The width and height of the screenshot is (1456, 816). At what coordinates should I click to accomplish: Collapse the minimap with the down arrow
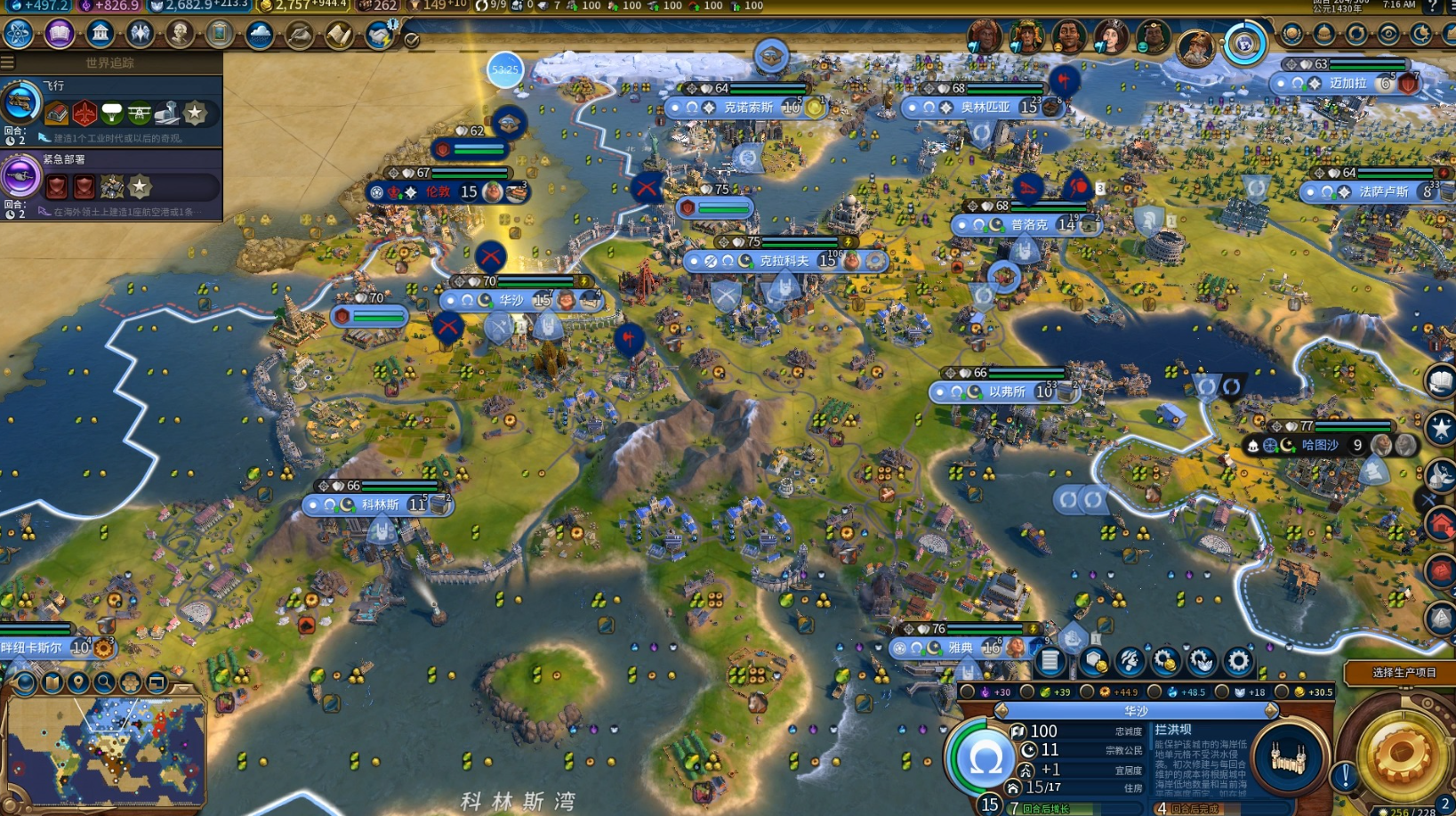click(x=185, y=687)
